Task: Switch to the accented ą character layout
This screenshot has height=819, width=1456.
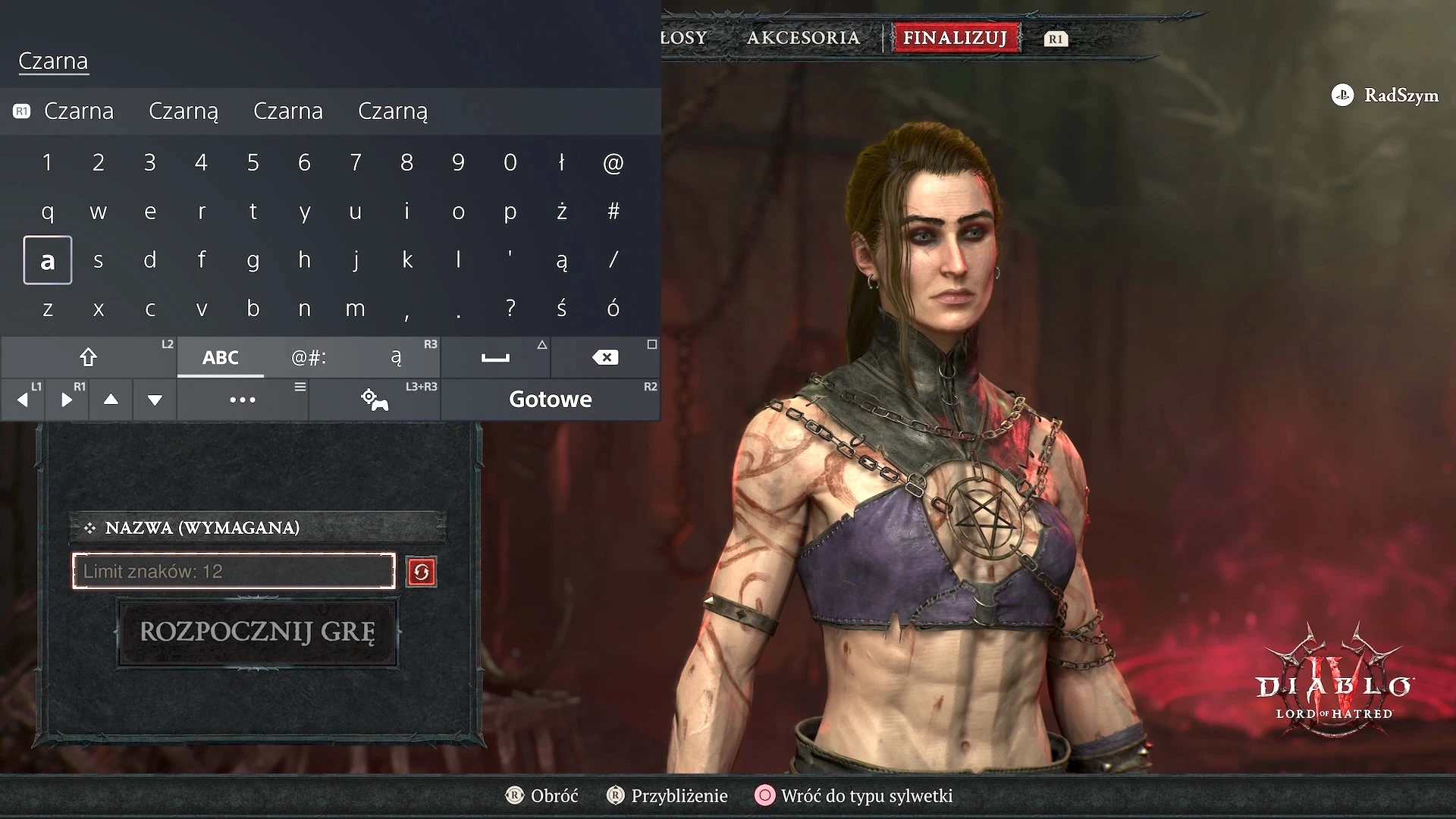Action: click(396, 357)
